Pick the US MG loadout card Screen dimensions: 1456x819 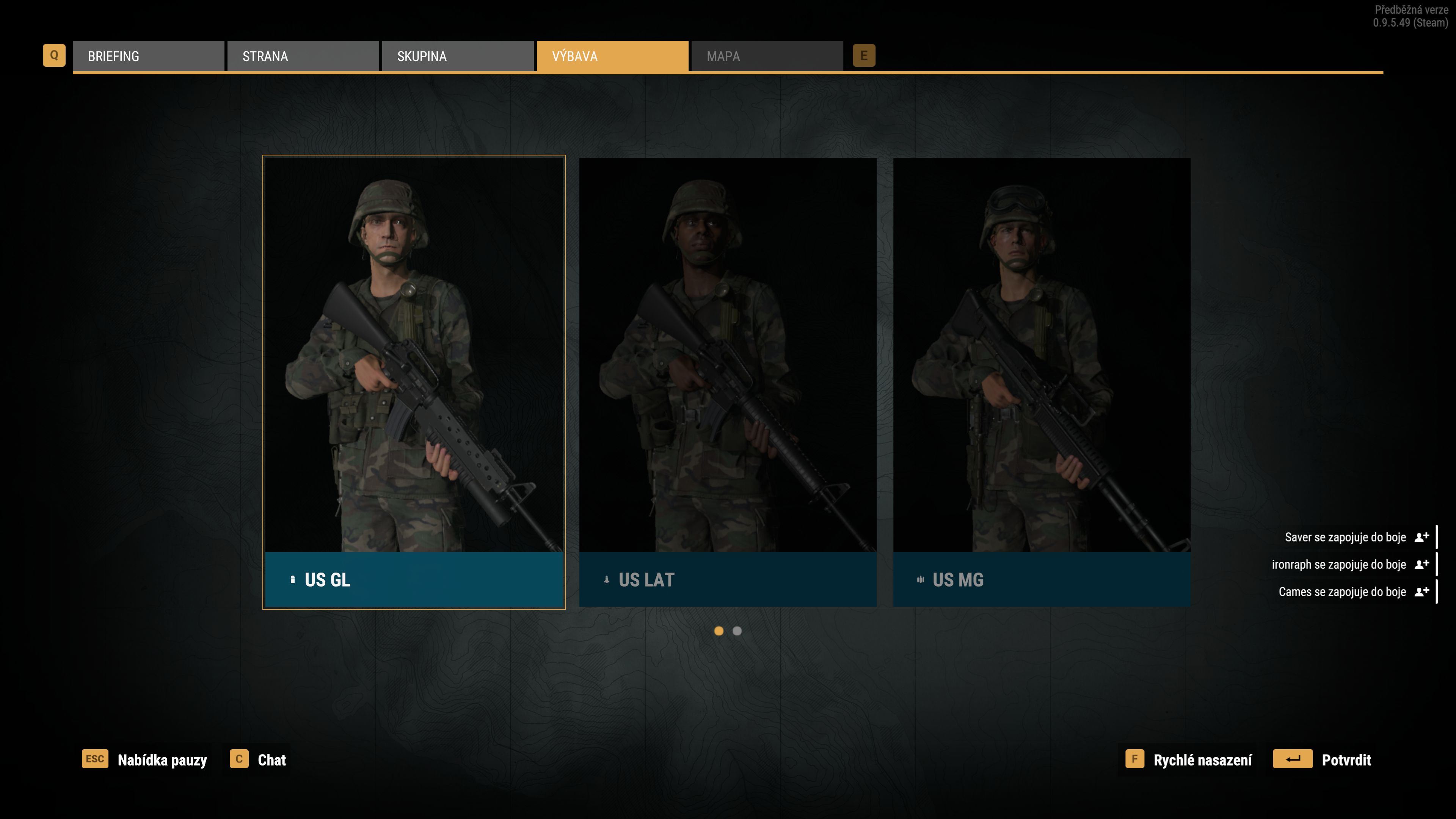(1041, 381)
